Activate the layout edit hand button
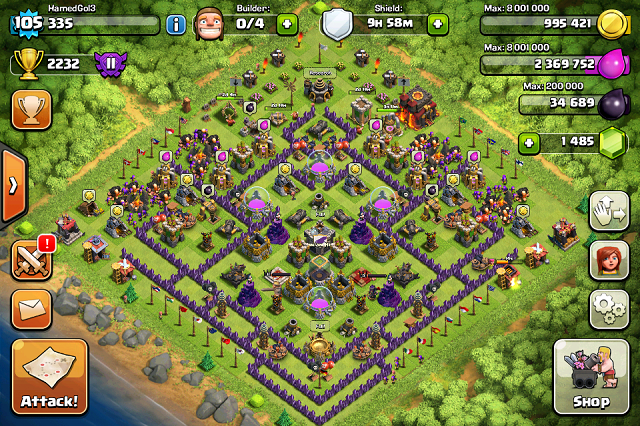Screen dimensions: 640x426 click(608, 211)
